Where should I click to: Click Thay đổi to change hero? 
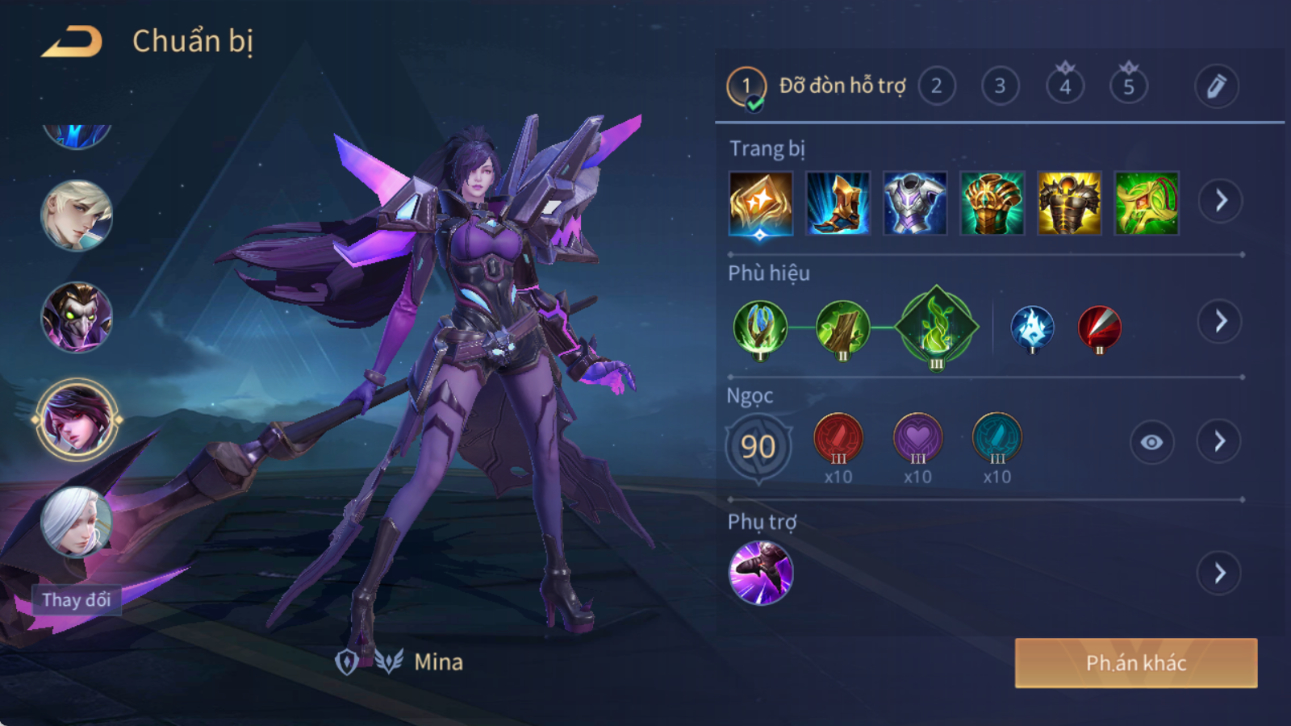click(76, 600)
